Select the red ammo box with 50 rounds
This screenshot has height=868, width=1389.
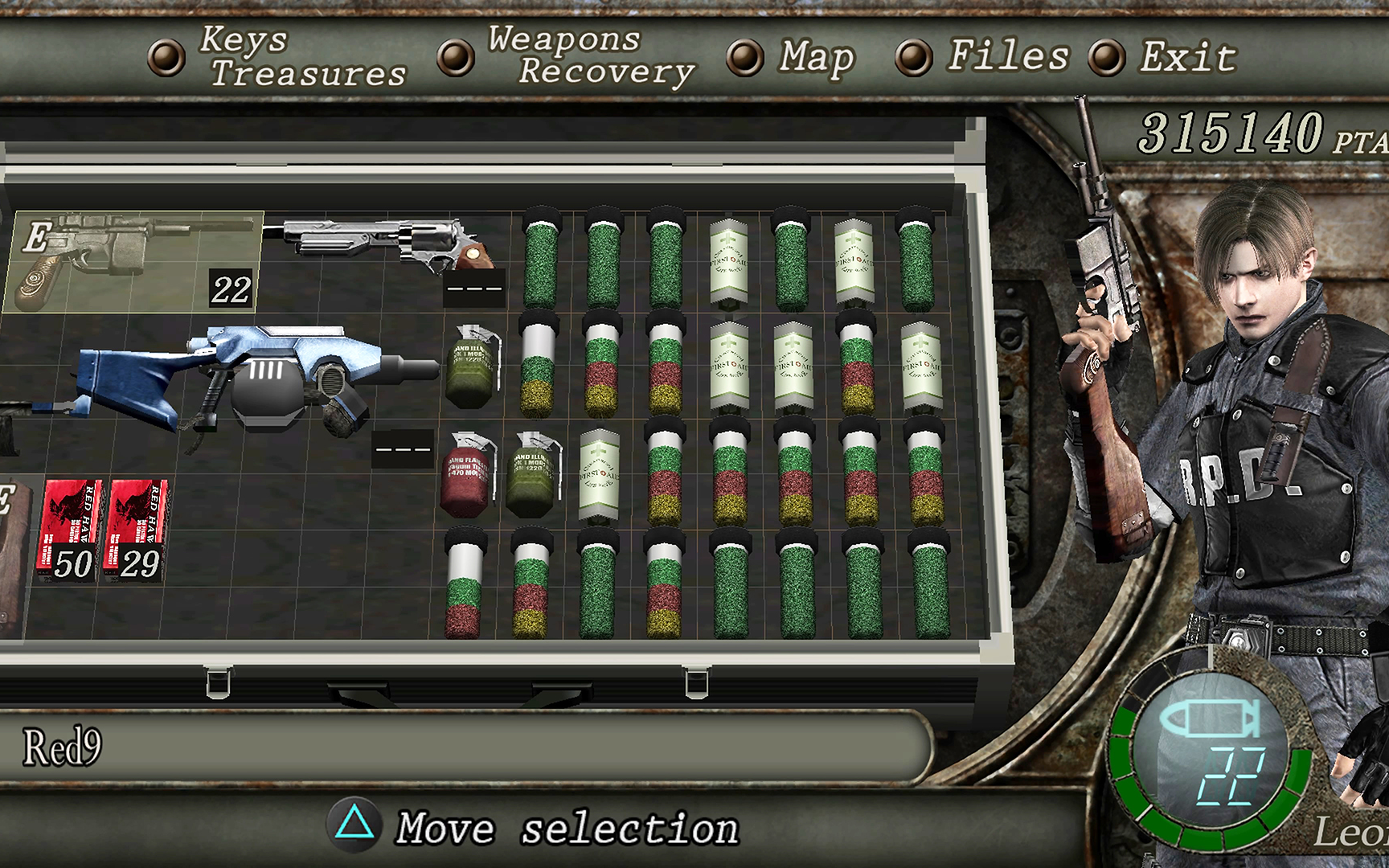point(71,530)
